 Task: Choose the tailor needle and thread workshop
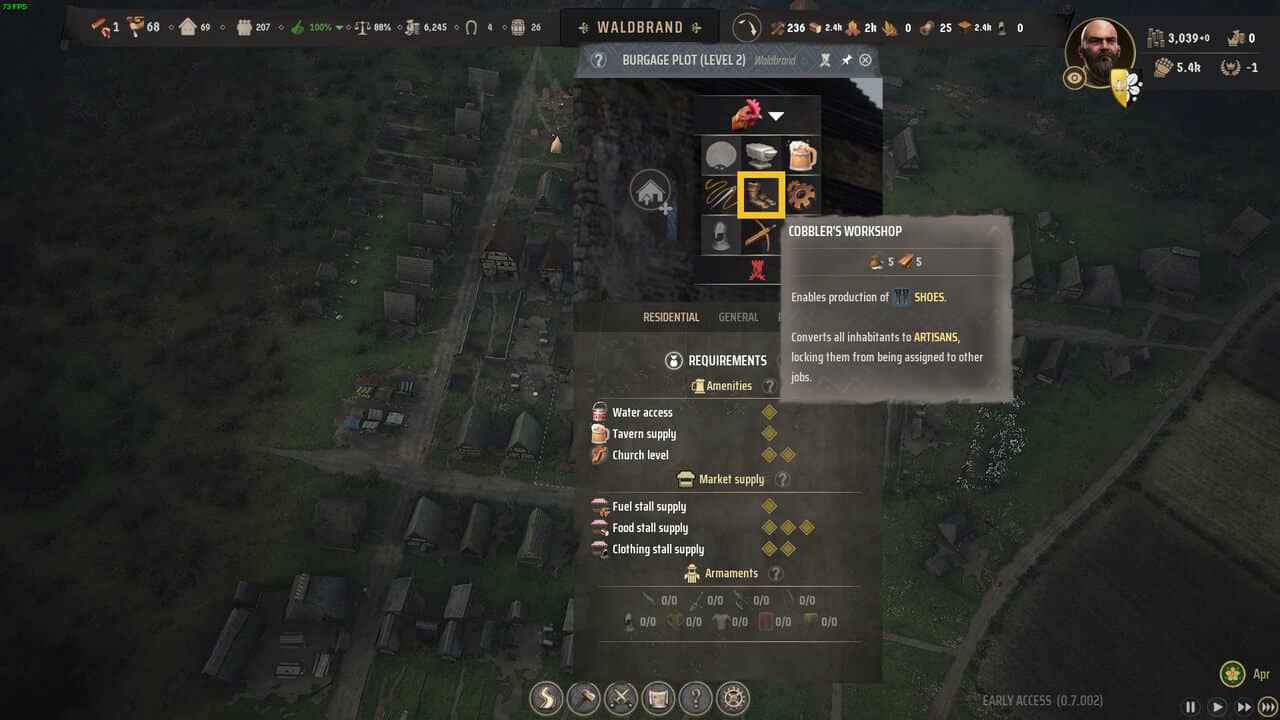[x=720, y=194]
